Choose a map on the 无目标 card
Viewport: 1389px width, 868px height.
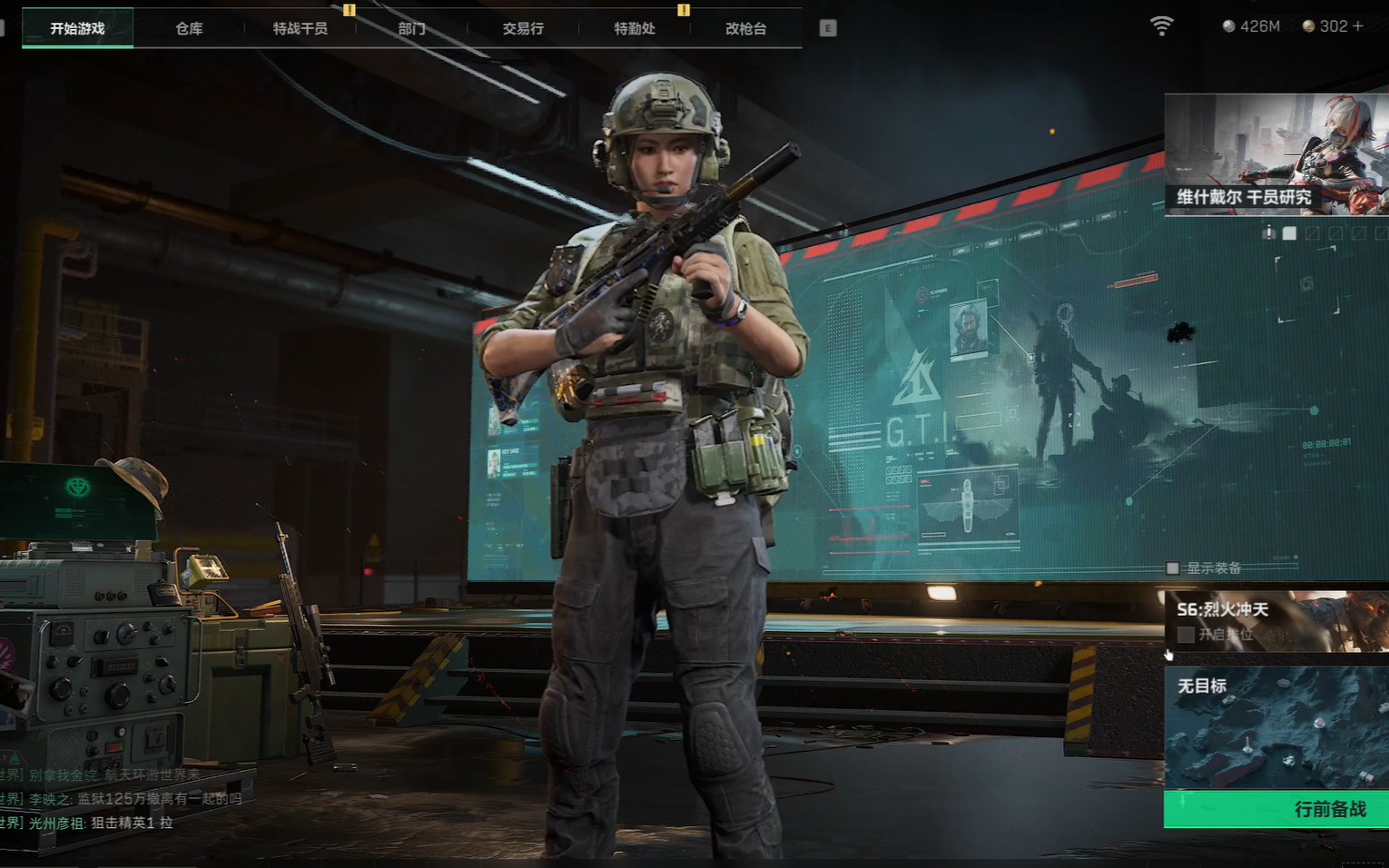(x=1276, y=728)
